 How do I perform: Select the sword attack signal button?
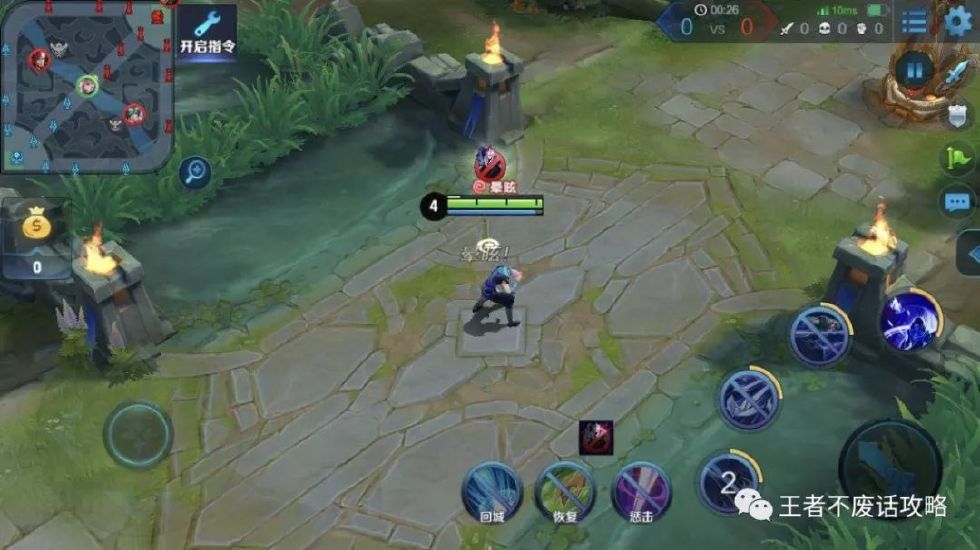[958, 70]
